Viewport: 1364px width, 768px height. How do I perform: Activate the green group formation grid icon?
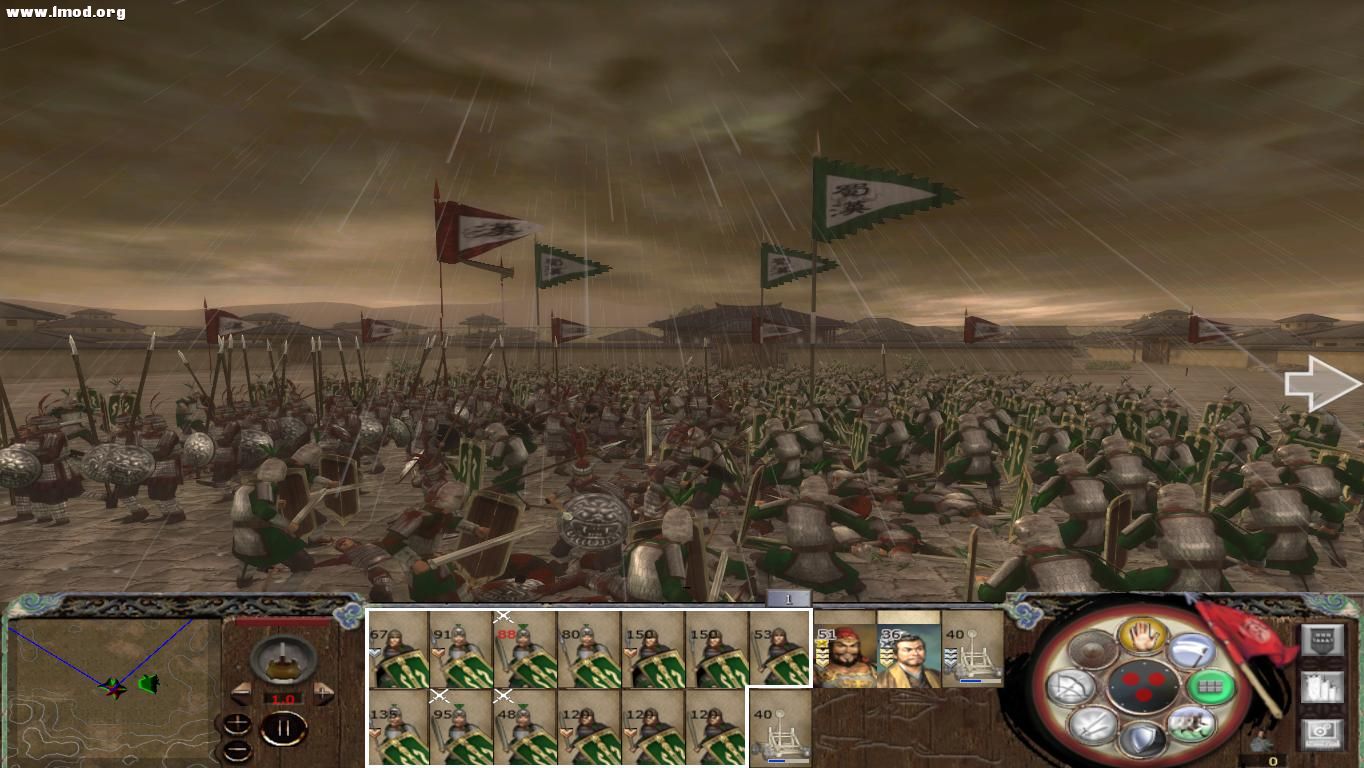tap(1210, 686)
